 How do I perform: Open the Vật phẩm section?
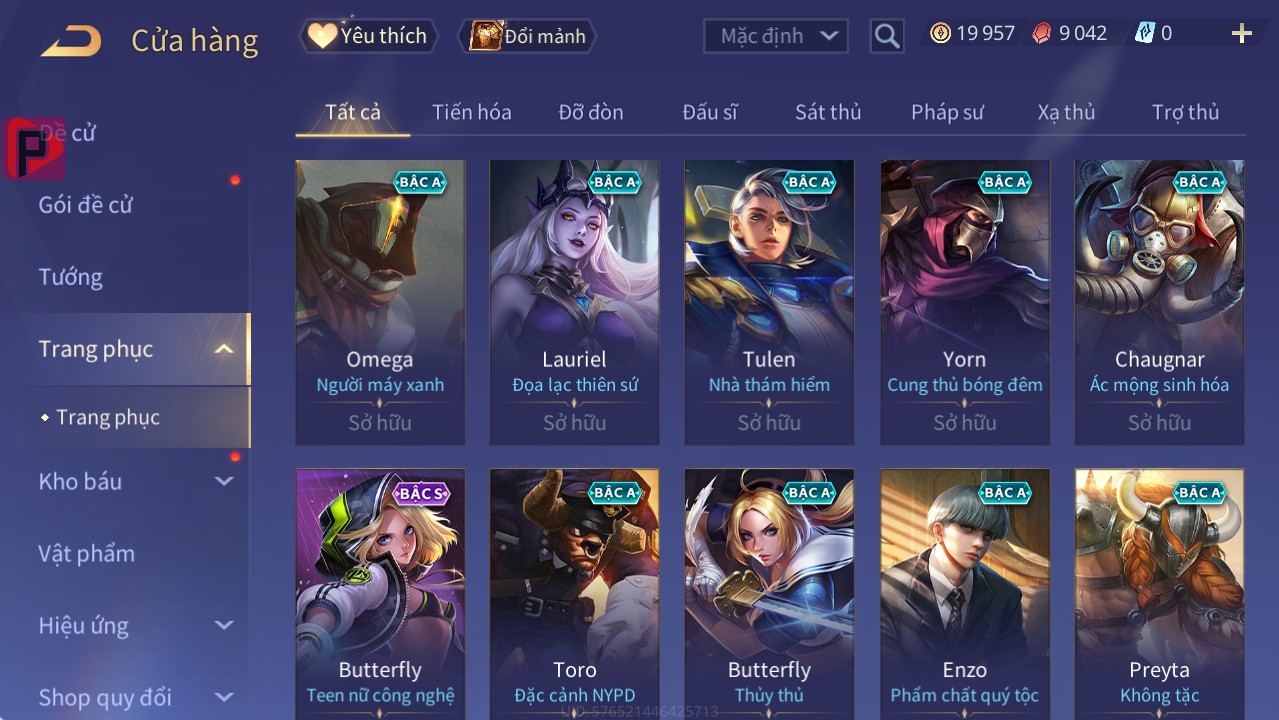pos(87,553)
